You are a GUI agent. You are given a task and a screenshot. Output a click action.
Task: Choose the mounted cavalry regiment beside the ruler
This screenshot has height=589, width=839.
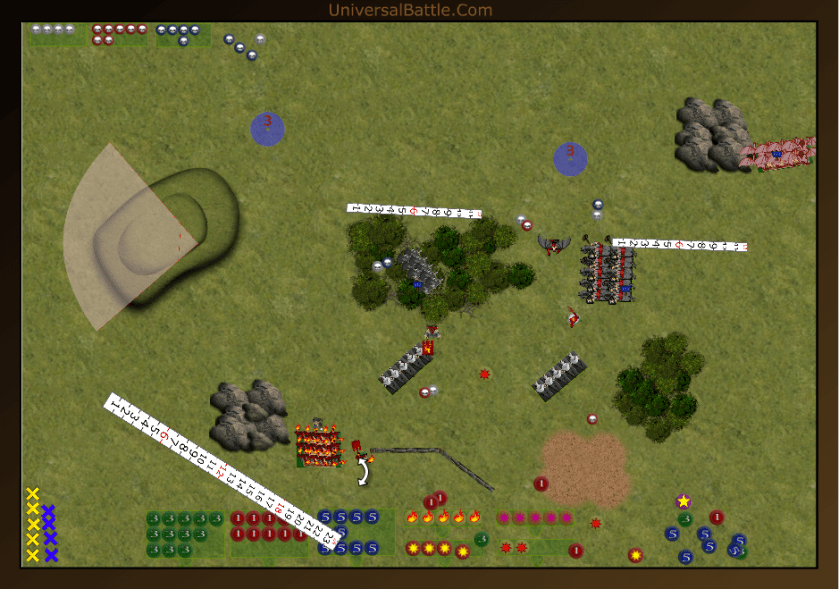pos(608,272)
